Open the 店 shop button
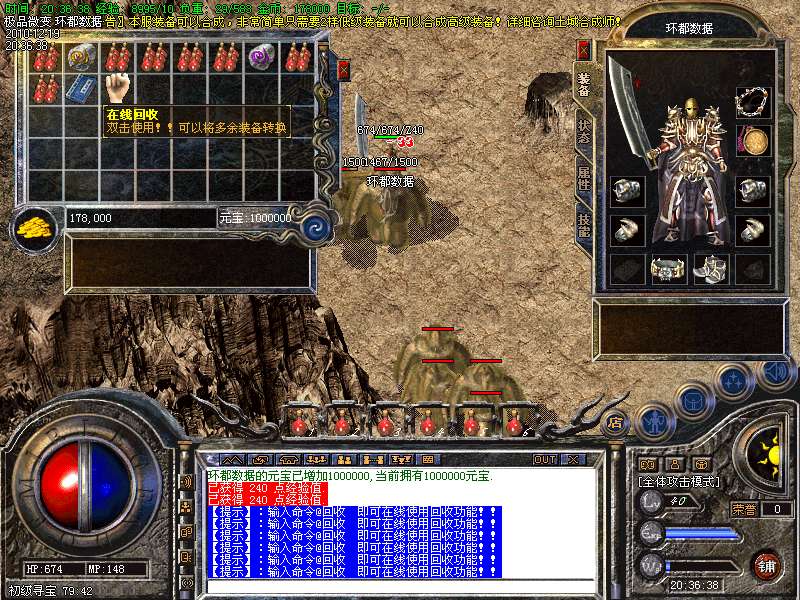The image size is (800, 600). pos(616,422)
